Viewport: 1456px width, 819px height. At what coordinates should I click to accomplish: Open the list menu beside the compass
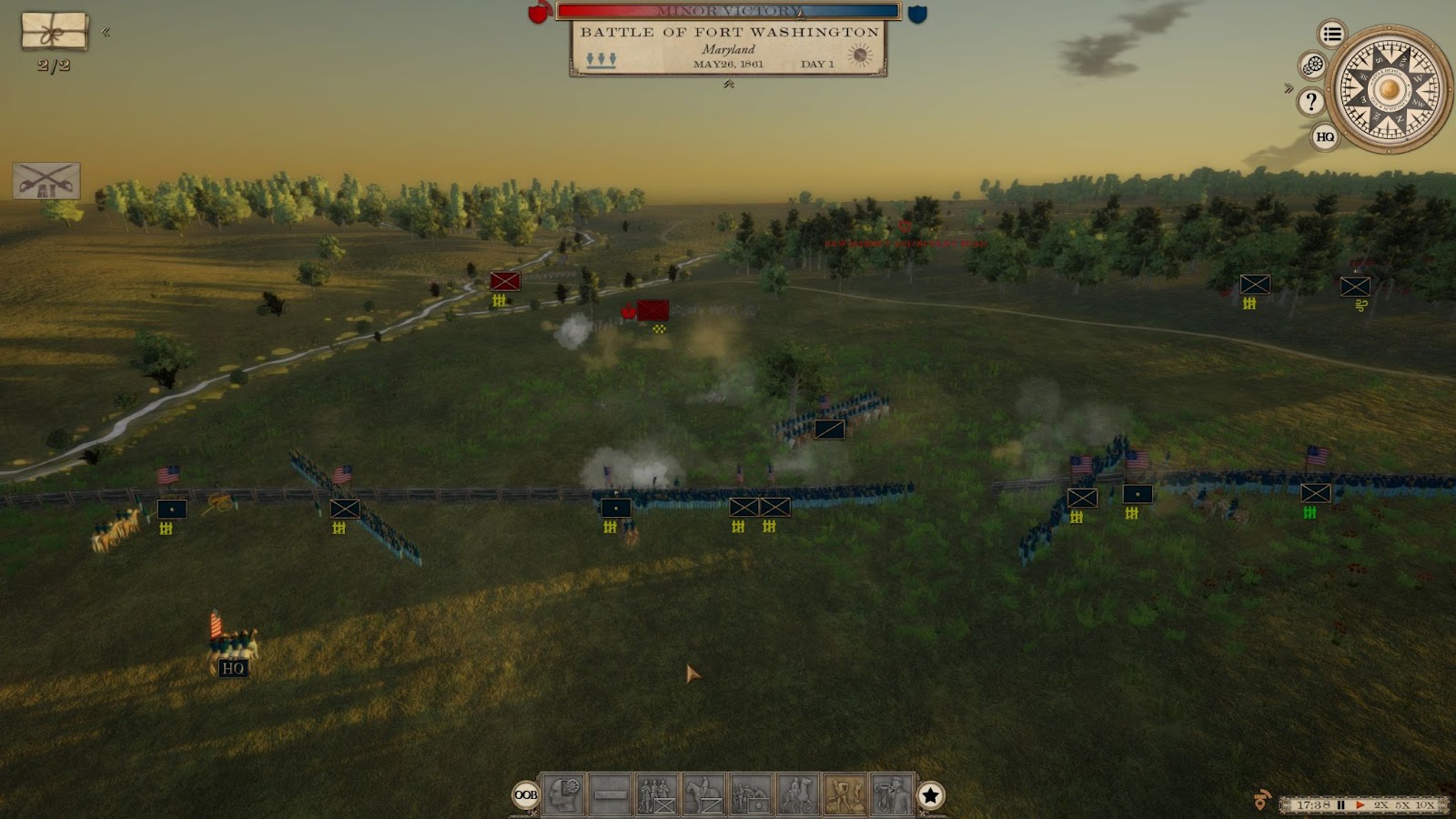point(1332,35)
